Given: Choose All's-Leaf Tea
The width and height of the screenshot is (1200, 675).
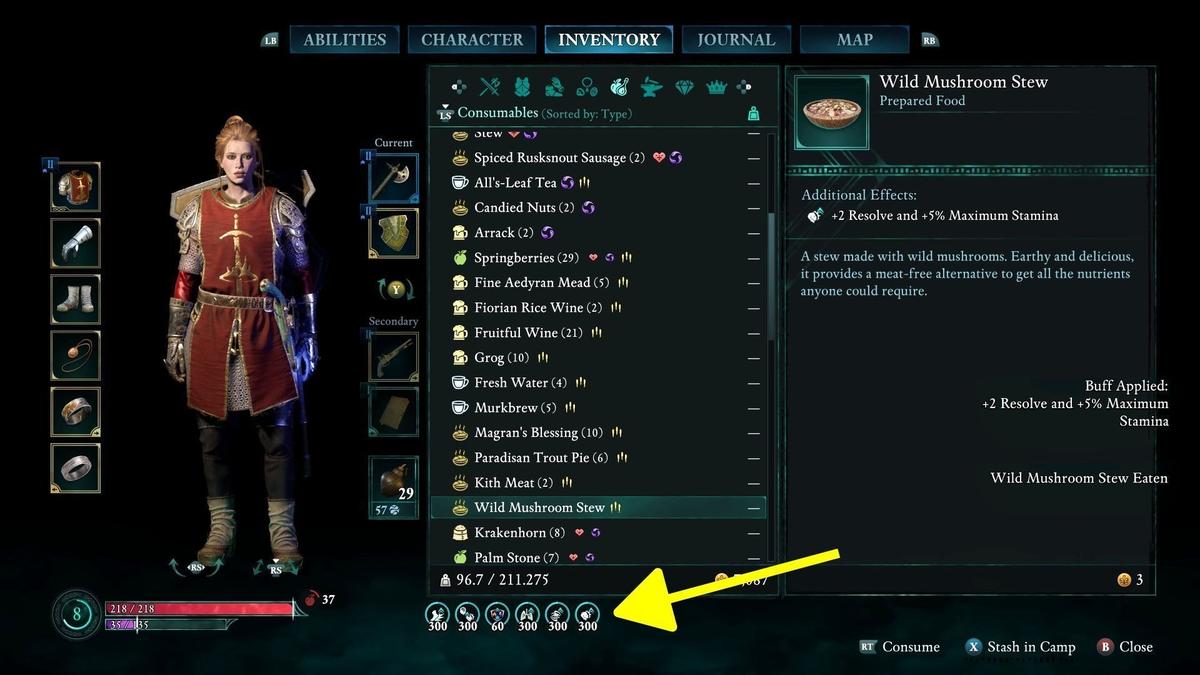Looking at the screenshot, I should point(515,183).
